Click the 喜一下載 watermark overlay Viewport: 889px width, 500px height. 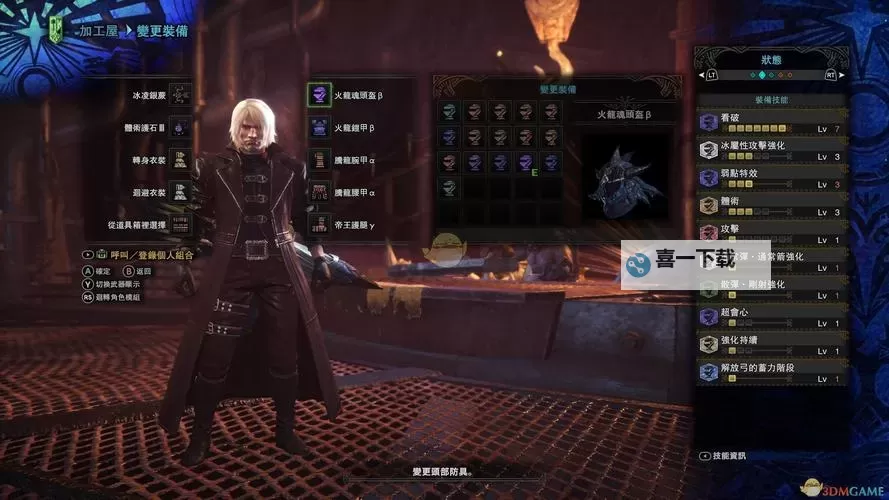(x=695, y=265)
